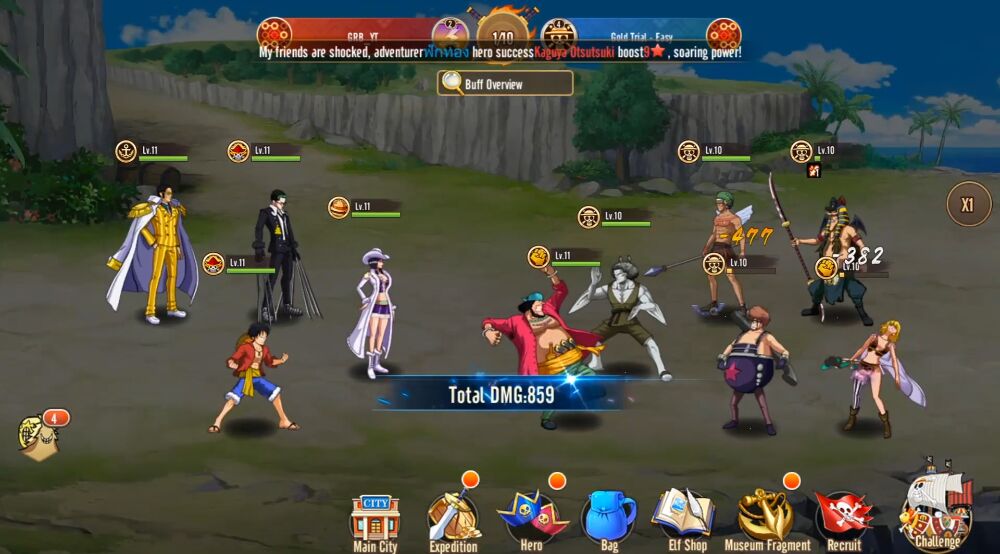Open the Hero menu
The width and height of the screenshot is (1000, 554).
532,516
